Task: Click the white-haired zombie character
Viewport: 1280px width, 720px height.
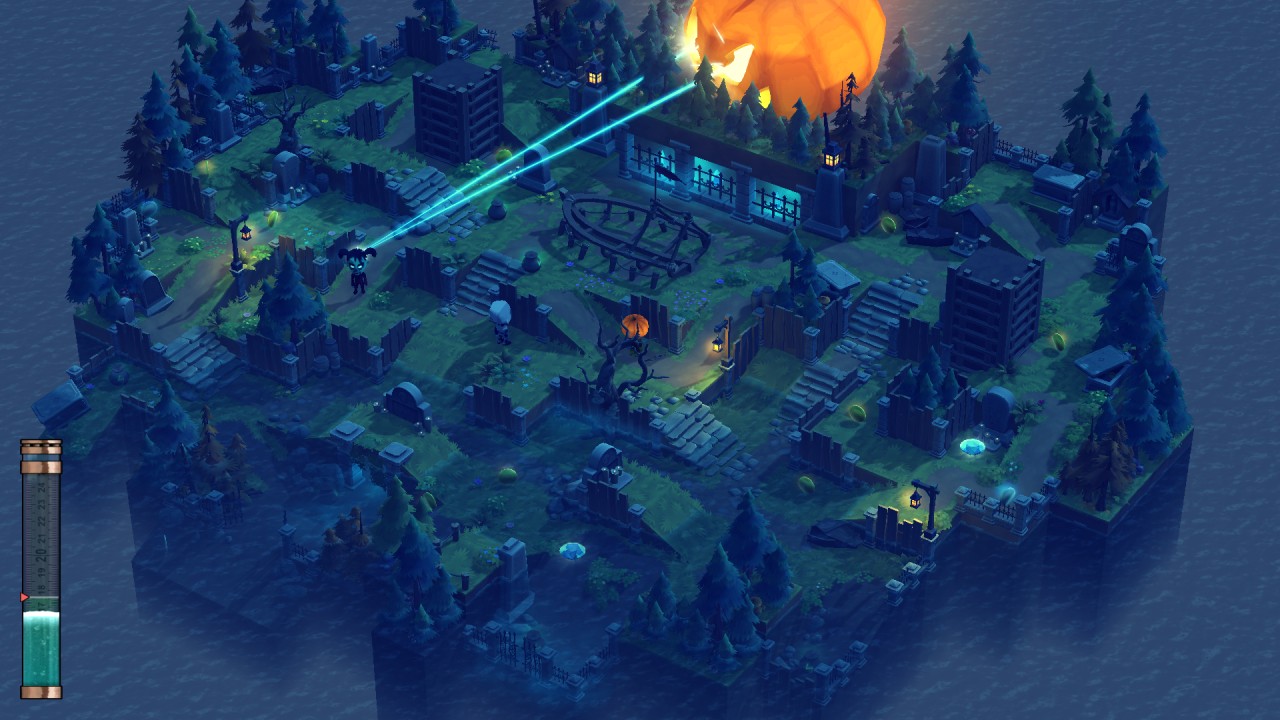Action: coord(500,318)
